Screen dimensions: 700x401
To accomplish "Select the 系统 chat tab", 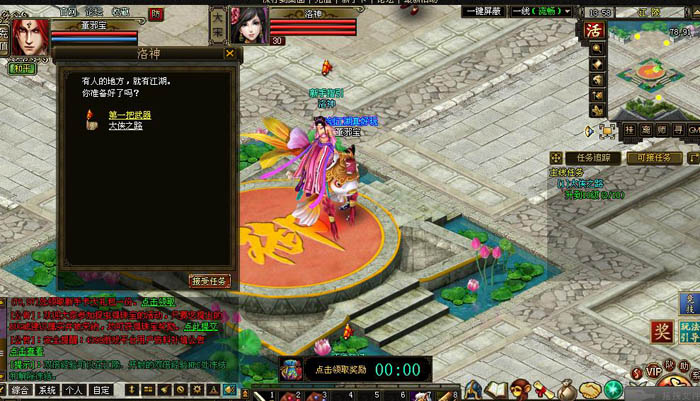I will pyautogui.click(x=46, y=390).
